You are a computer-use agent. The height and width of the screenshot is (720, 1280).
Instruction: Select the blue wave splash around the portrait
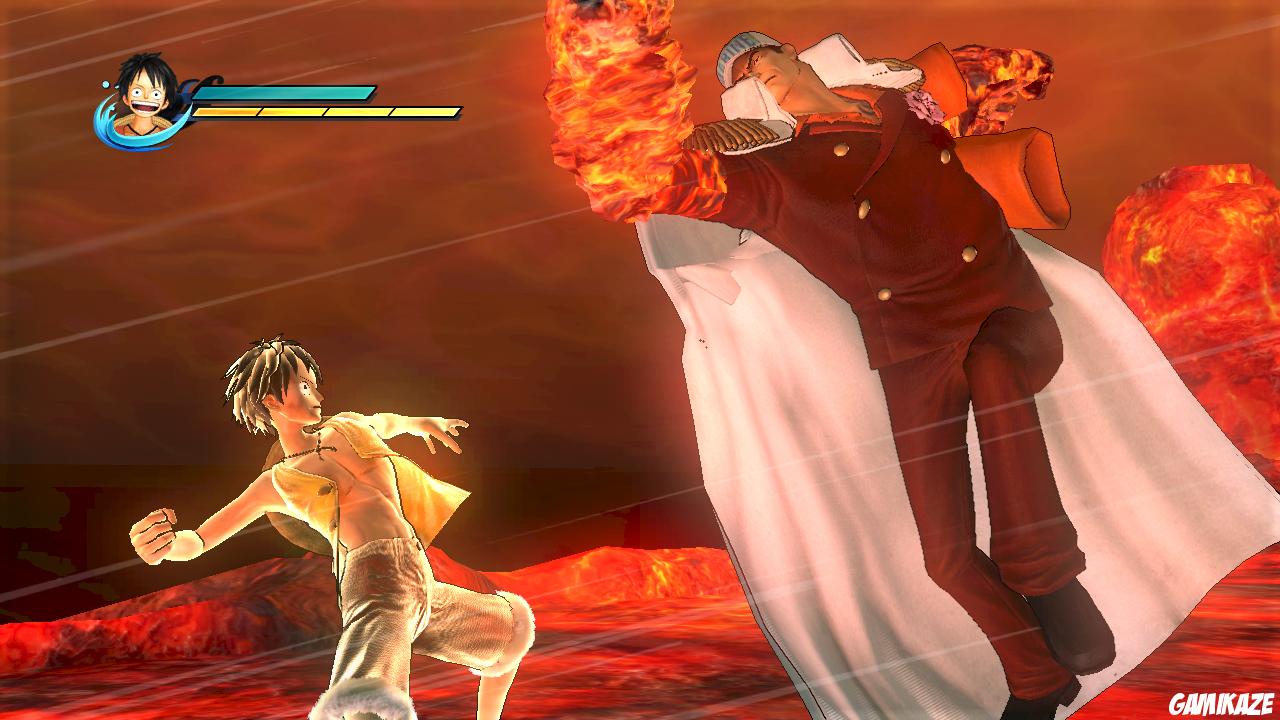[110, 130]
